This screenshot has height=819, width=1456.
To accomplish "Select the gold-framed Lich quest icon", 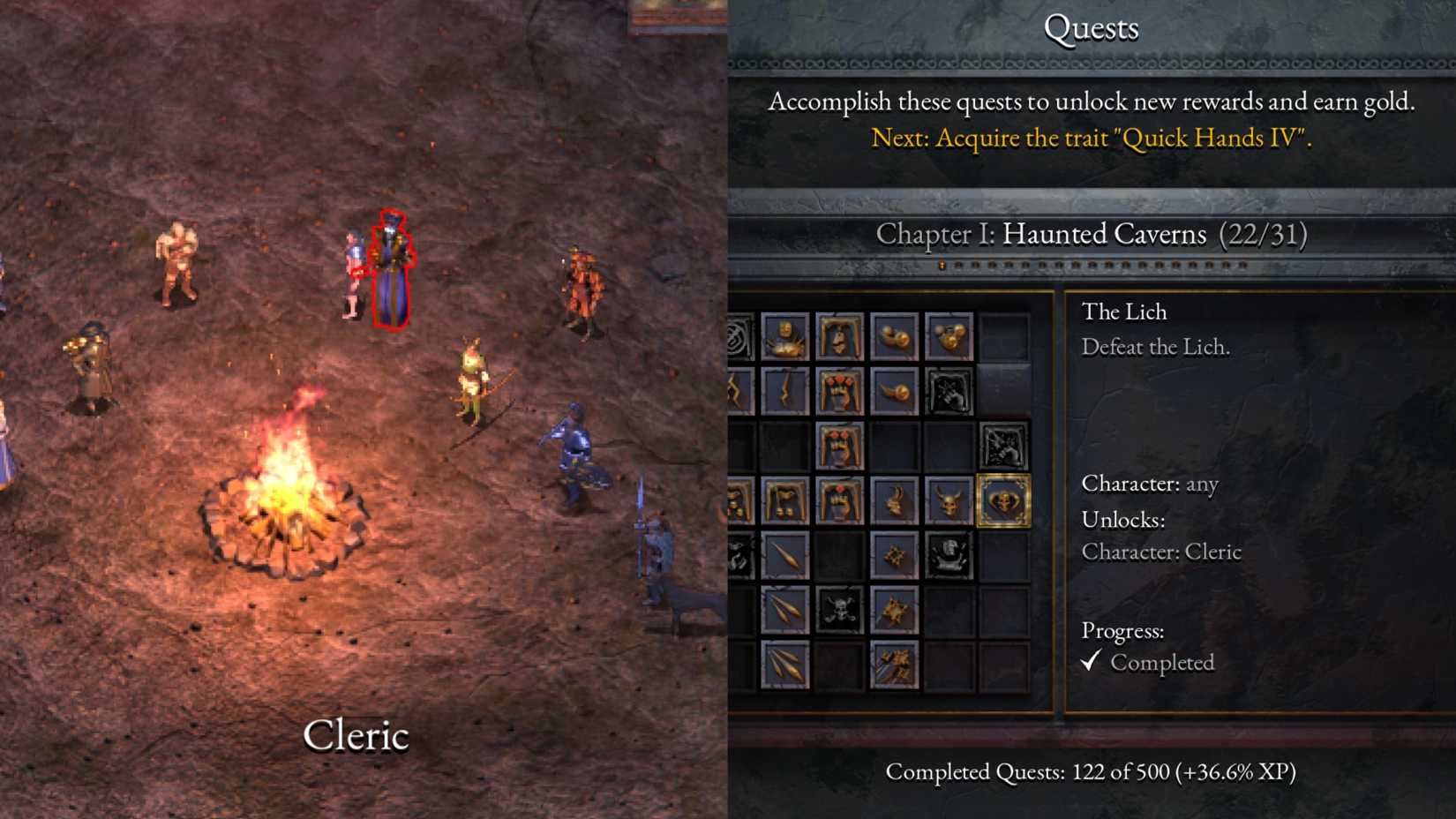I will coord(1004,501).
